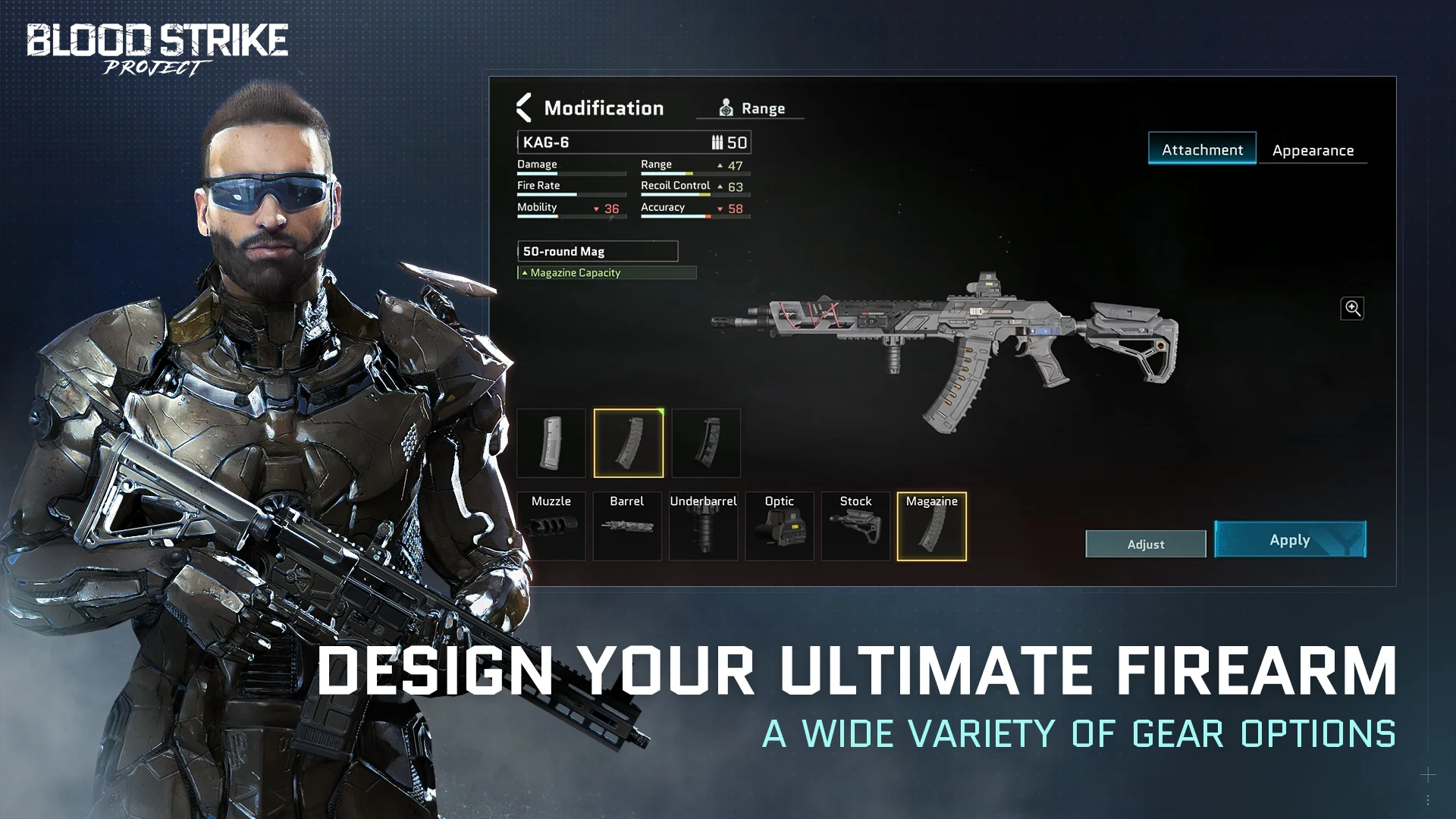Viewport: 1456px width, 819px height.
Task: Select the Barrel attachment category icon
Action: coord(628,527)
